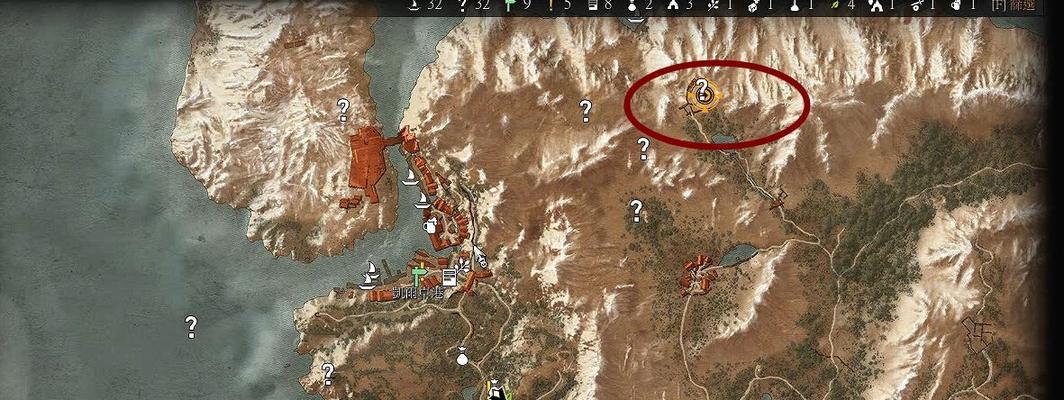Select the highlighted orange question mark marker

click(x=704, y=94)
